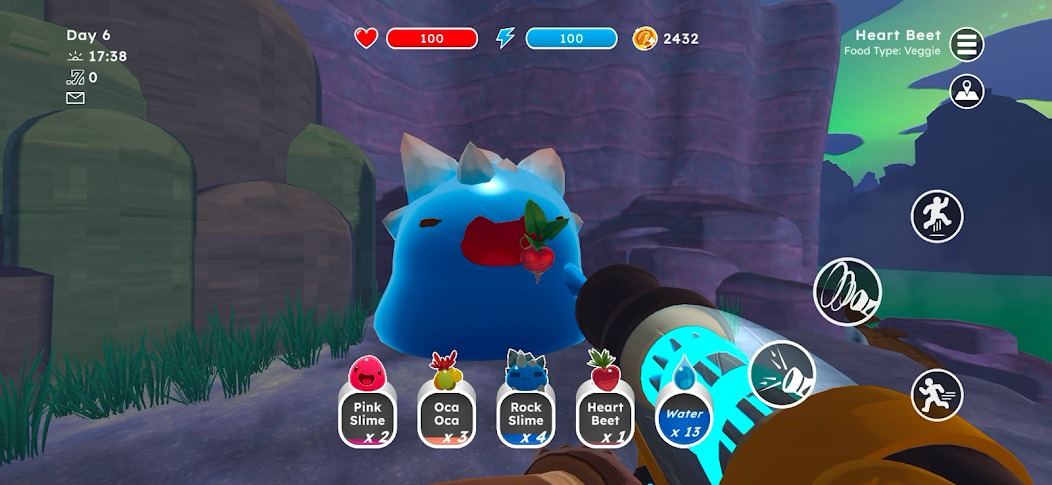The height and width of the screenshot is (485, 1052).
Task: Open the mail envelope icon
Action: tap(75, 98)
